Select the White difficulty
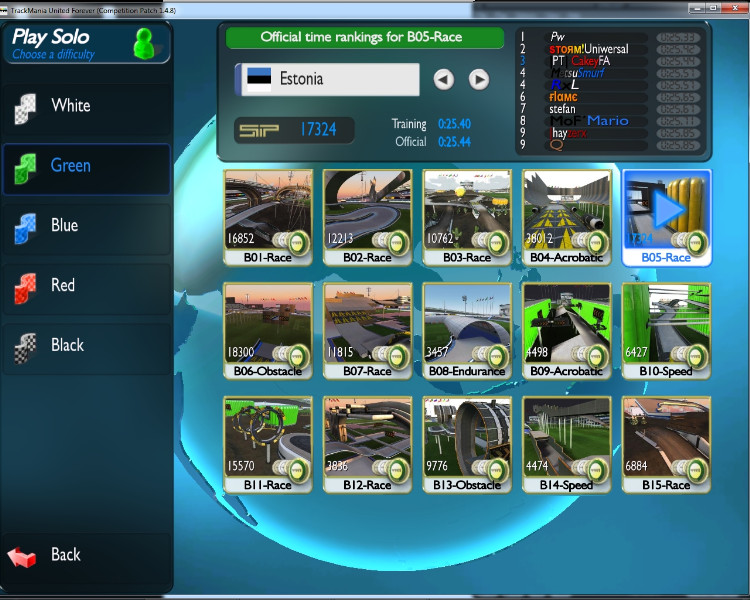Viewport: 750px width, 600px height. [70, 106]
